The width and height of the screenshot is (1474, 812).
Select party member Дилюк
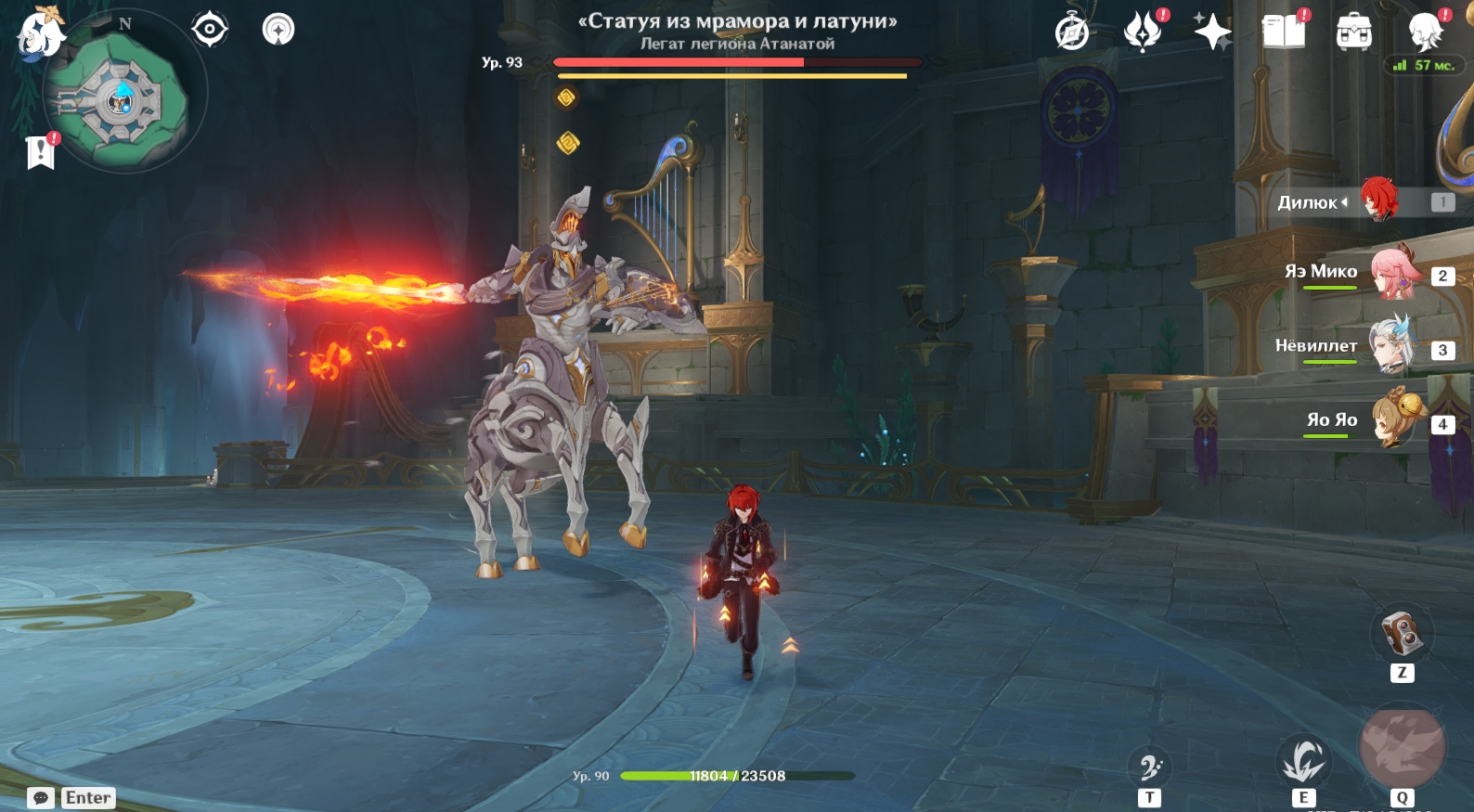pos(1378,200)
